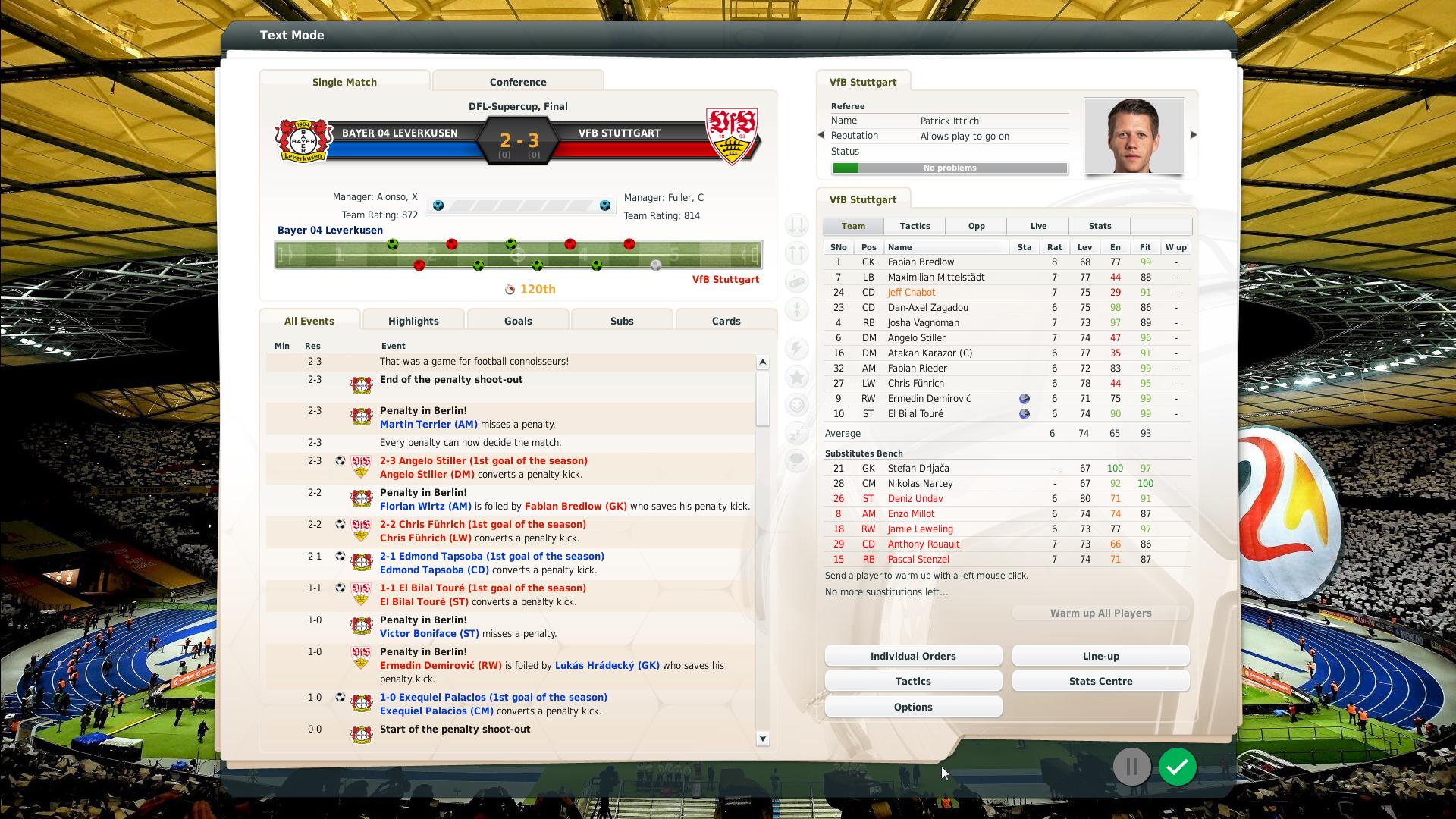Viewport: 1456px width, 819px height.
Task: Select the Live tab
Action: pyautogui.click(x=1038, y=226)
